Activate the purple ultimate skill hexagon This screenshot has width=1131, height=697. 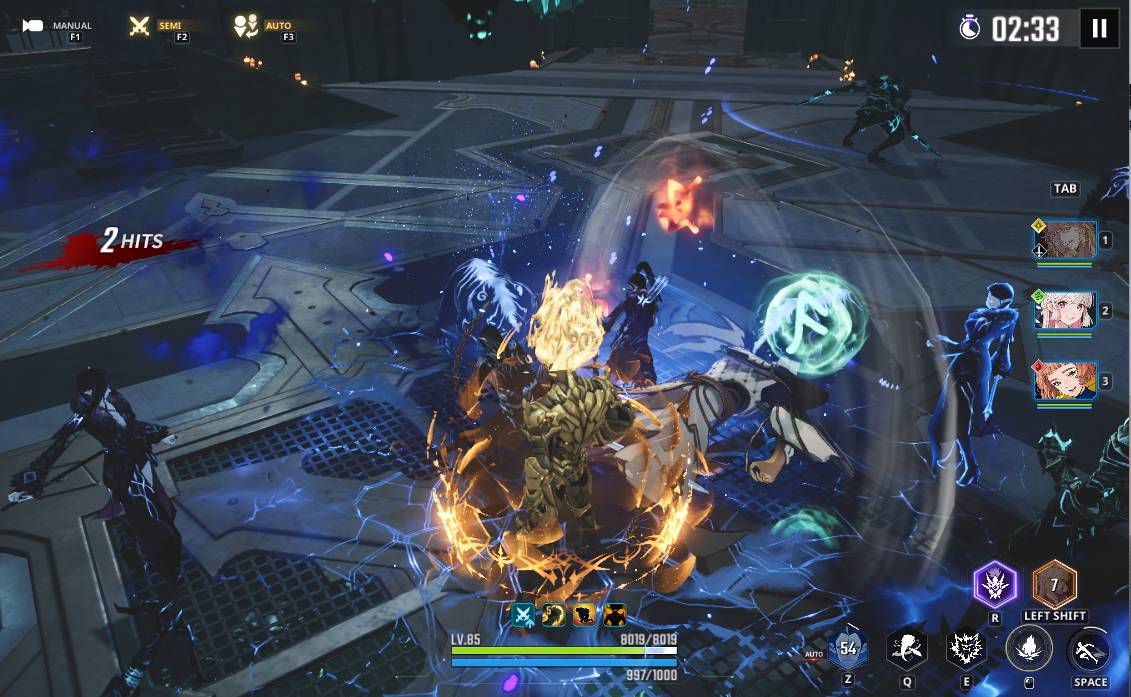click(x=995, y=584)
